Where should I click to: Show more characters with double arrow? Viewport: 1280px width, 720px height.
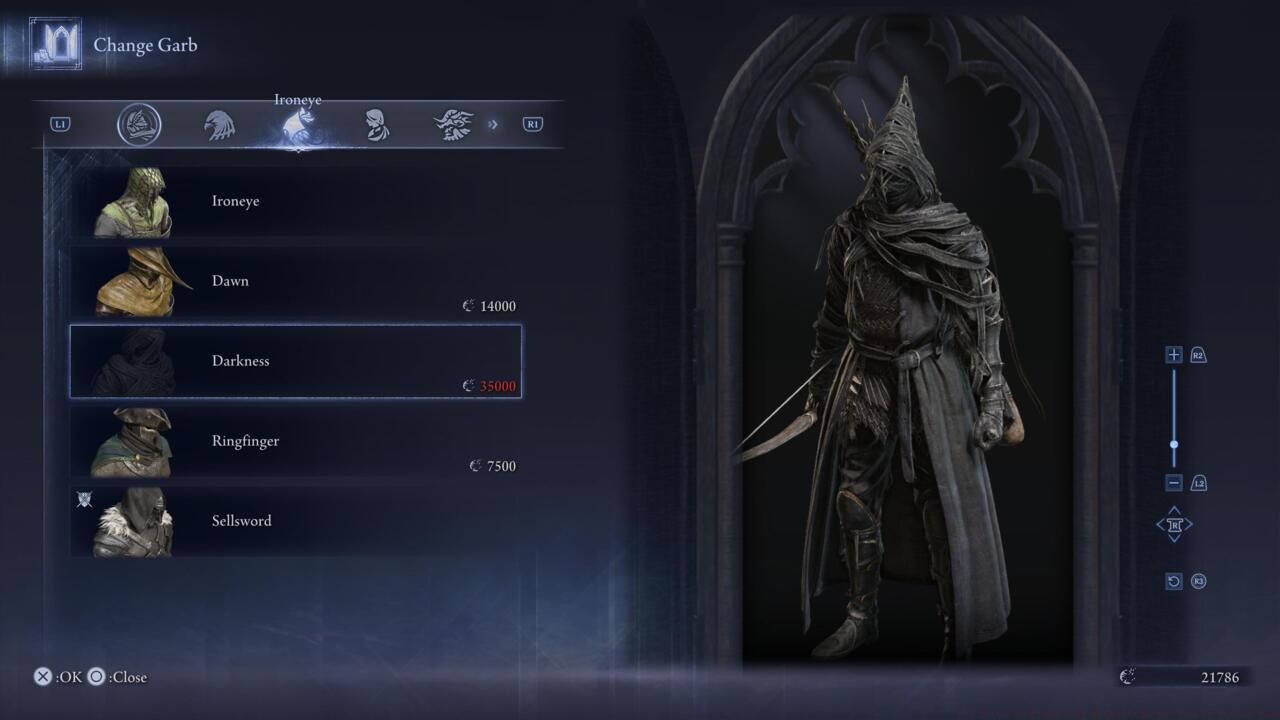492,125
